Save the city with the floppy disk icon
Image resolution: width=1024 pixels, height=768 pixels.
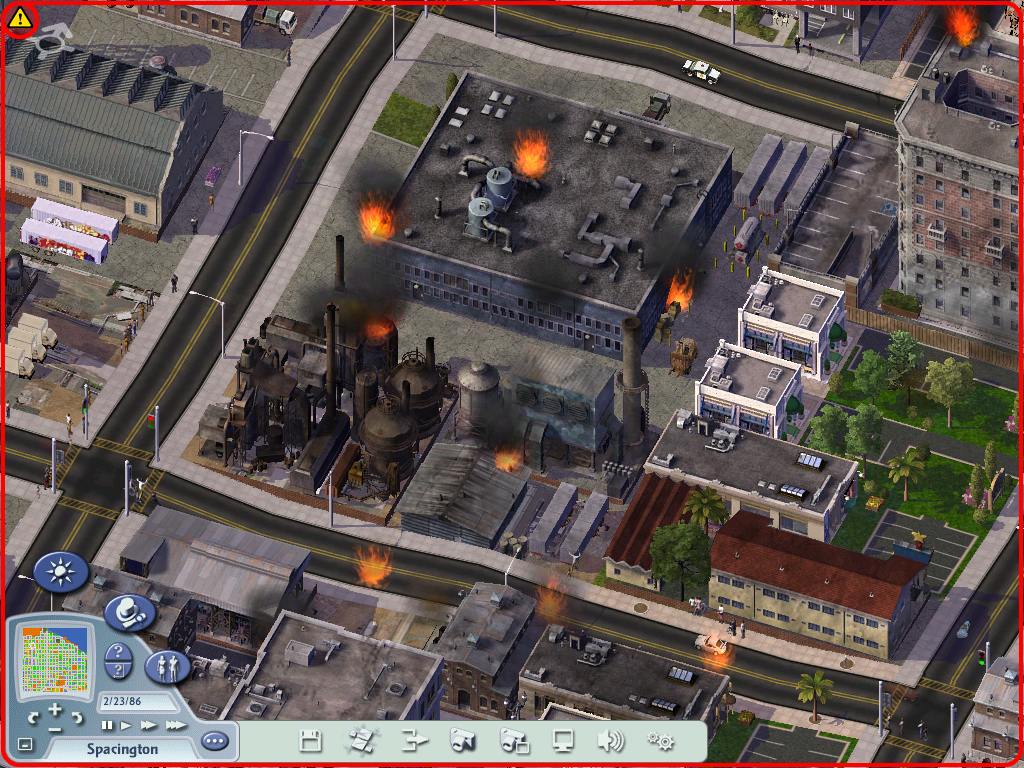coord(311,741)
